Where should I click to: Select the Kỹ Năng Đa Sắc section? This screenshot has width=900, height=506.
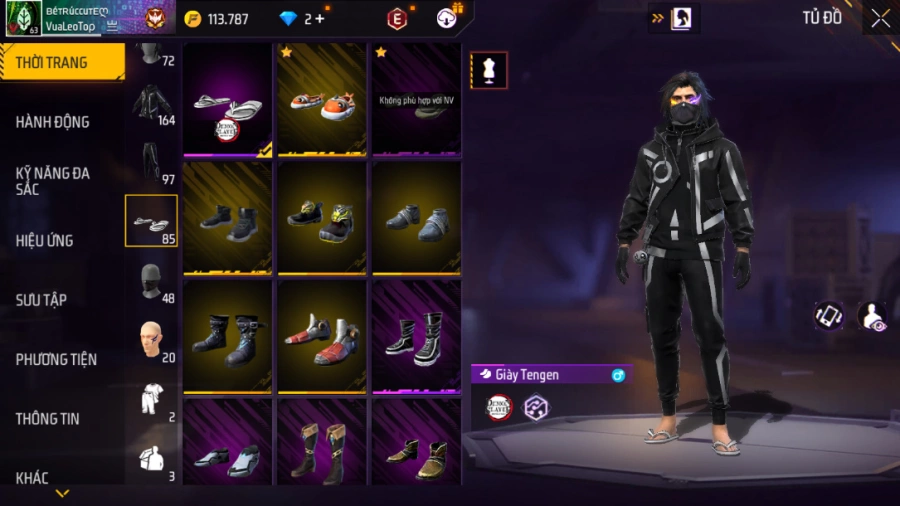(x=53, y=181)
